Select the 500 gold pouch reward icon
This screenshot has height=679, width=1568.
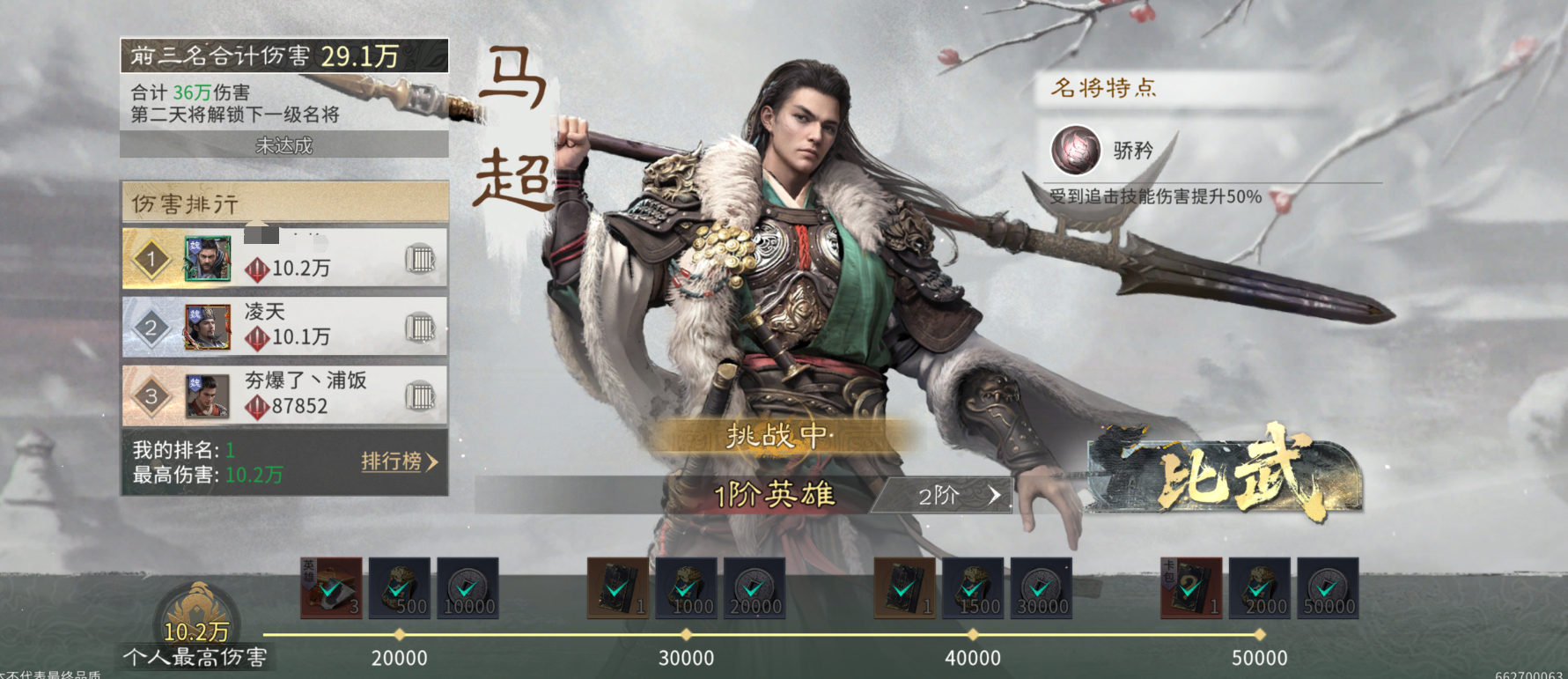tap(401, 589)
